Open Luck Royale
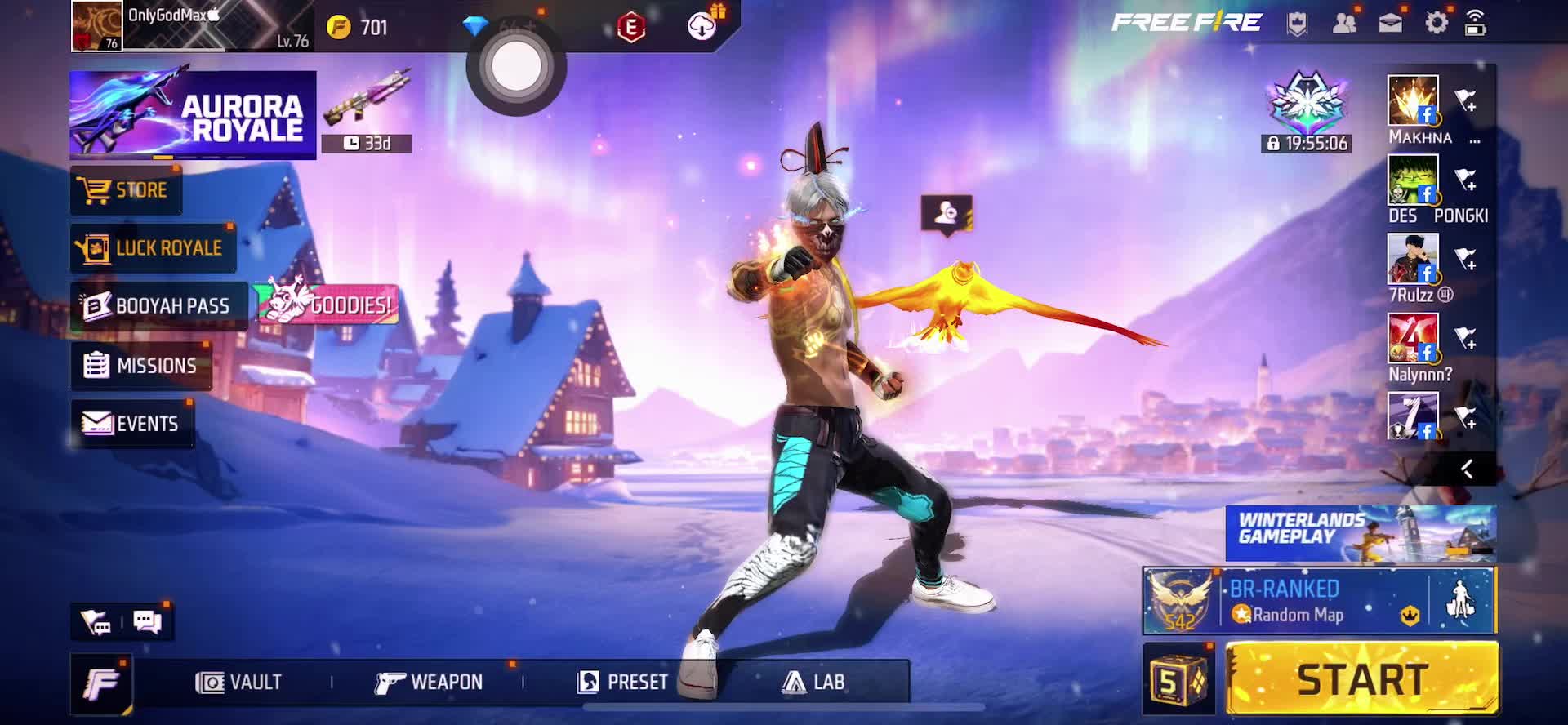1568x725 pixels. click(x=153, y=248)
